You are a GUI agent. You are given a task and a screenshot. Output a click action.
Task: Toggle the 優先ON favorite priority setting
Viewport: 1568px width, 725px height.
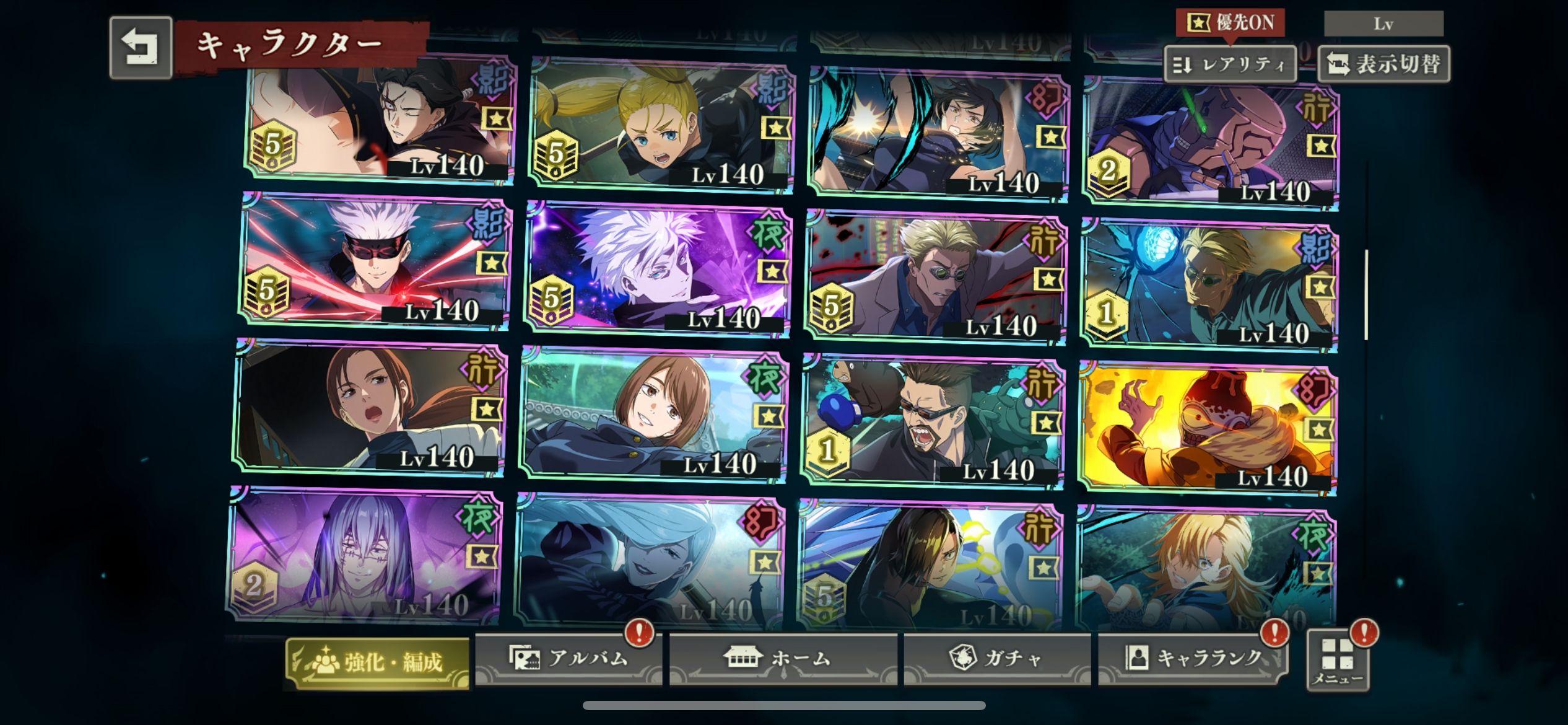[x=1230, y=24]
